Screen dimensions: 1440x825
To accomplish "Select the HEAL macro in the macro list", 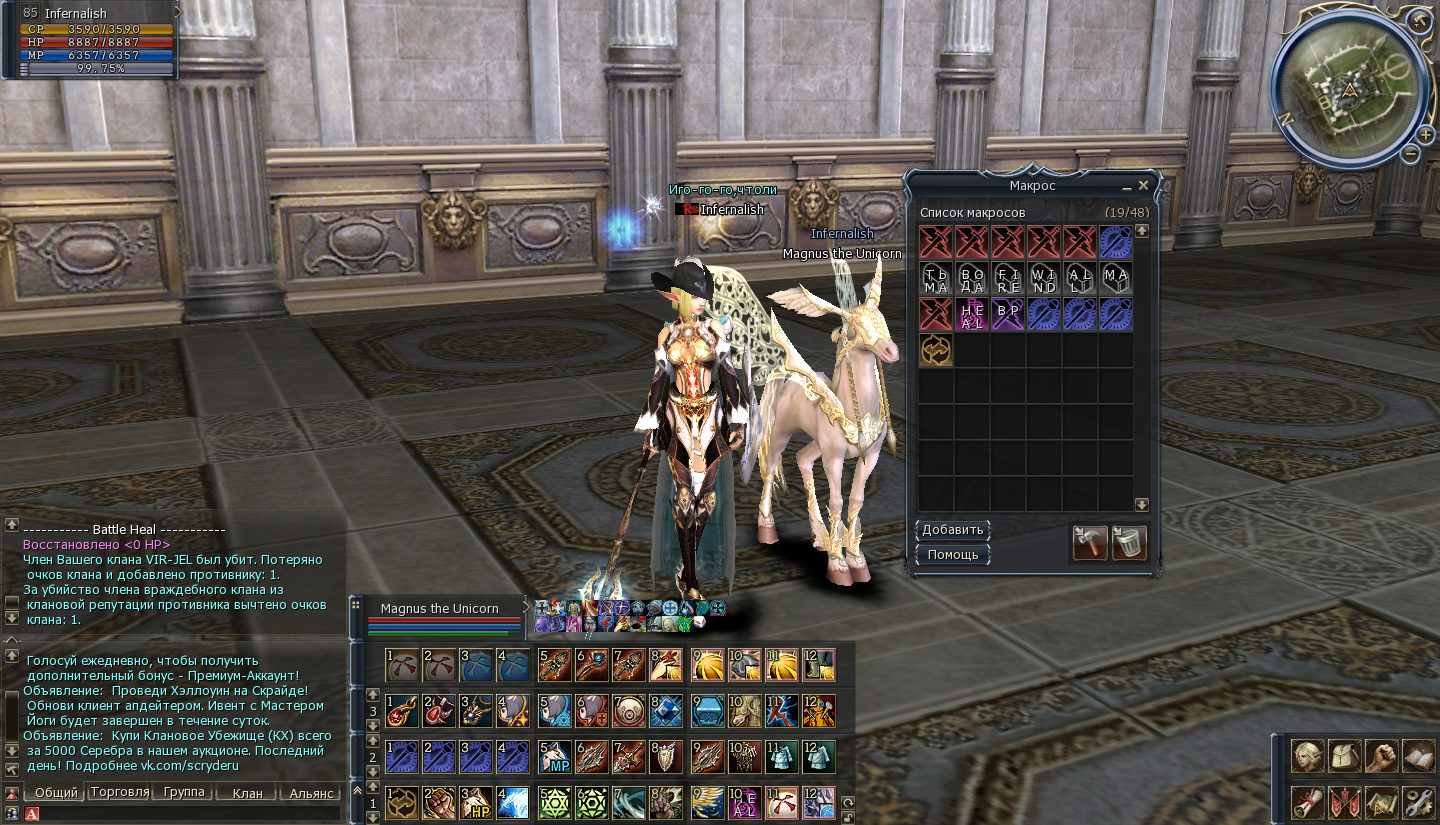I will 972,314.
